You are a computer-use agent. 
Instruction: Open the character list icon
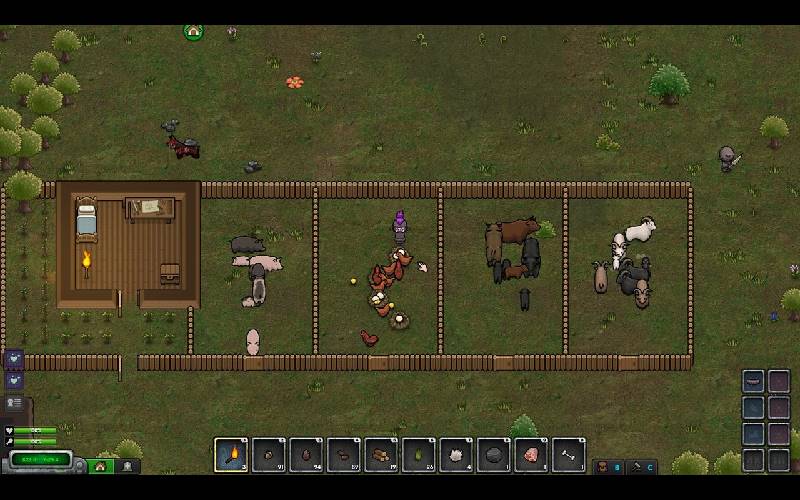click(14, 402)
